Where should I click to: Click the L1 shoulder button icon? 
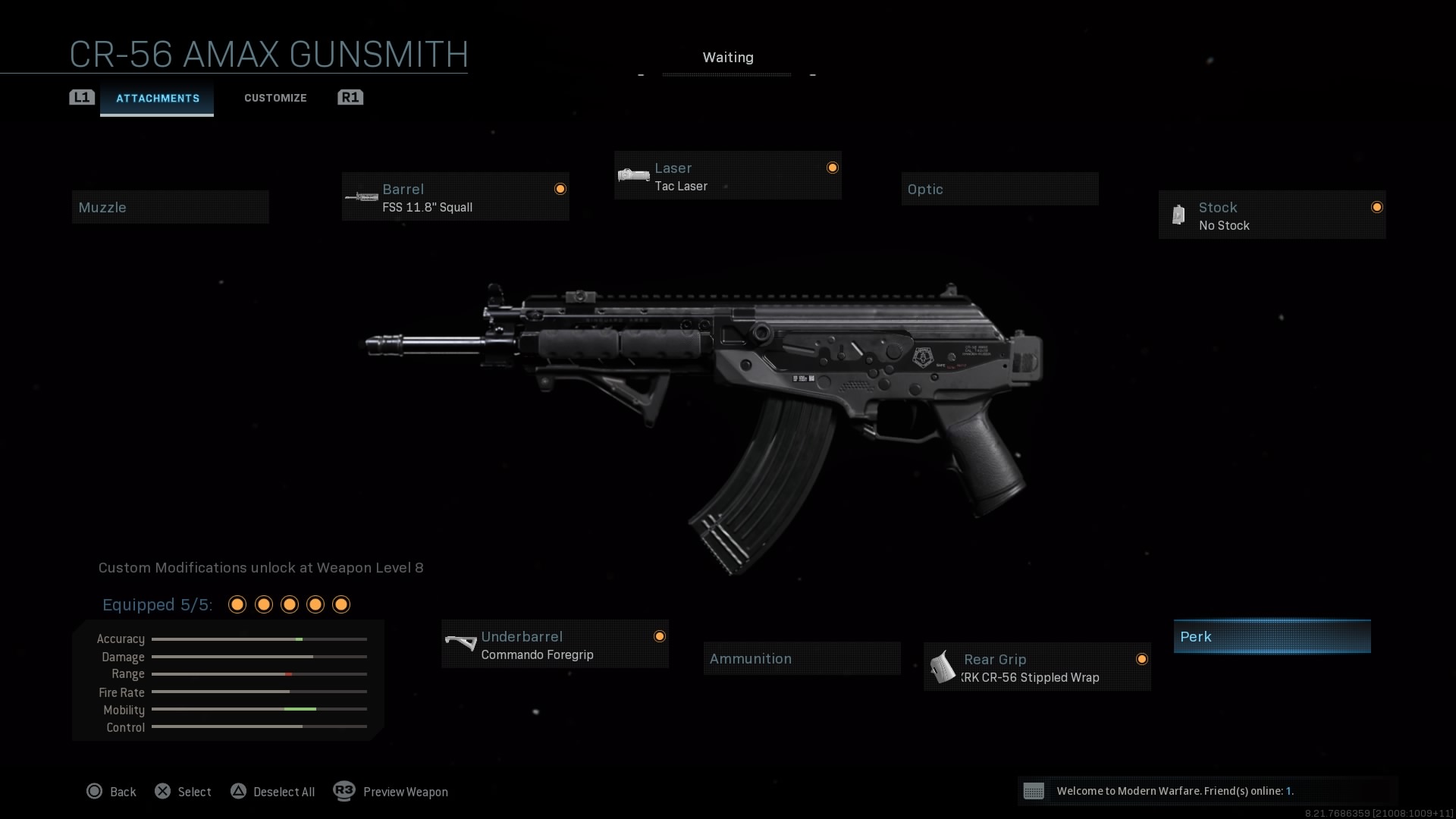pos(81,97)
